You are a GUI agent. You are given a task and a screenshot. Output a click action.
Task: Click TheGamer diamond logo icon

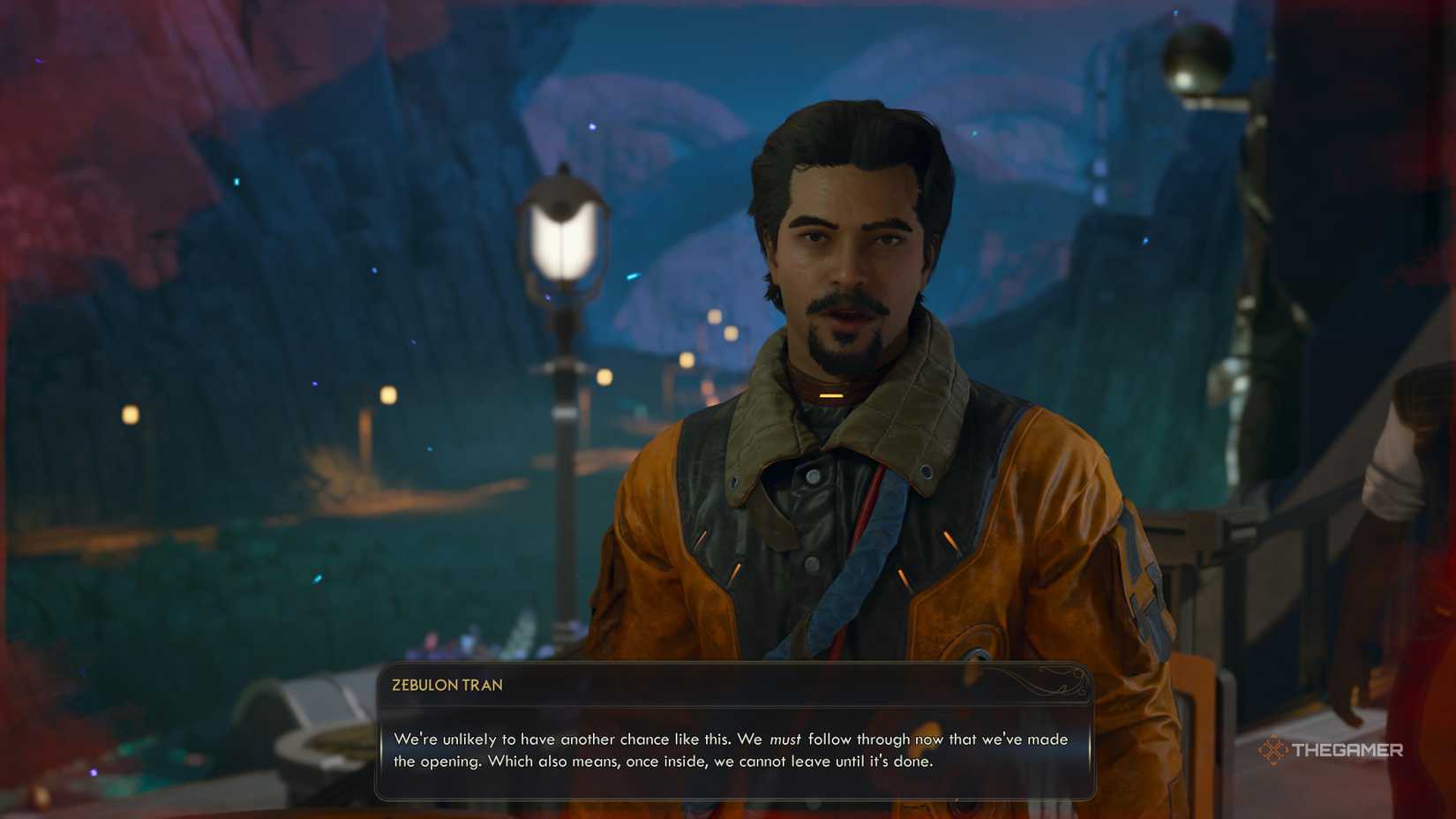(1273, 752)
